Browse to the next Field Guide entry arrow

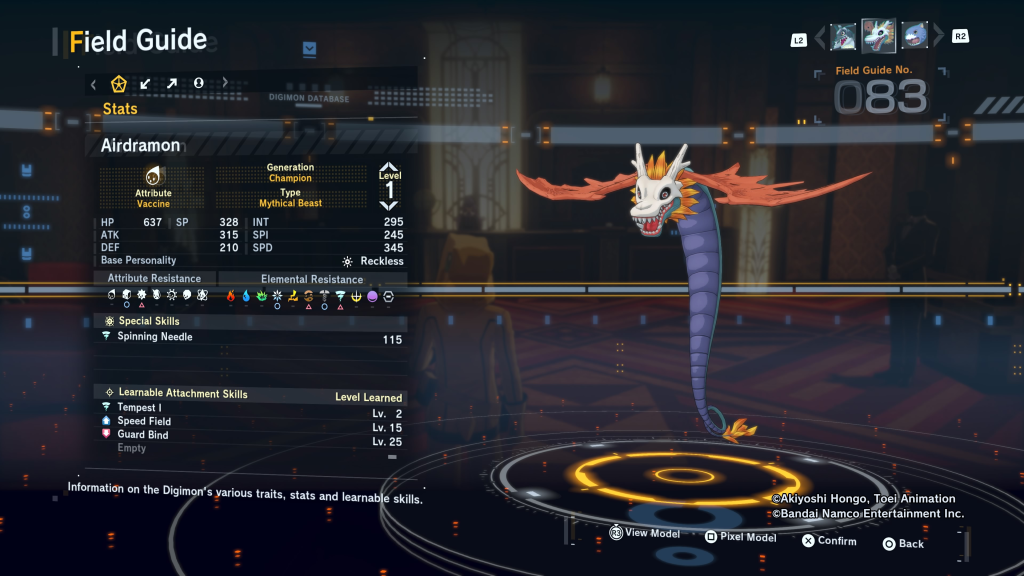coord(938,38)
